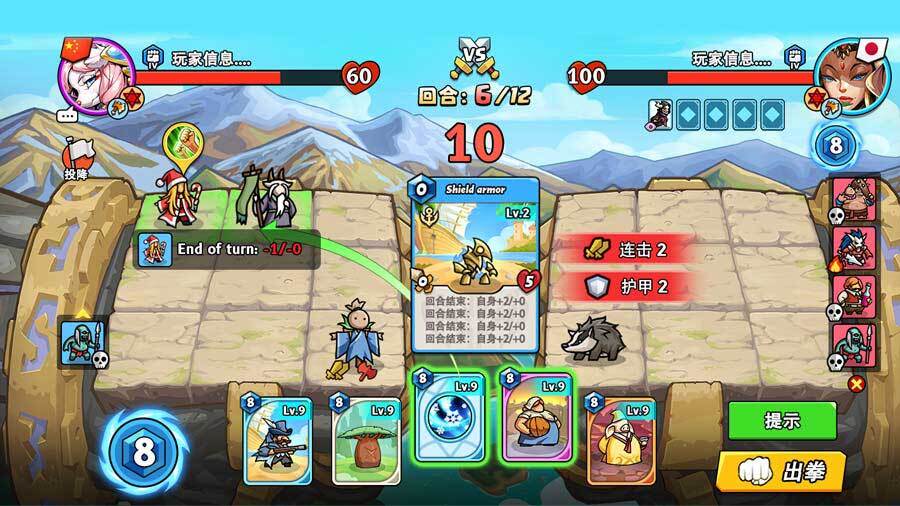Click the red X below enemy portraits
This screenshot has height=506, width=900.
point(855,383)
